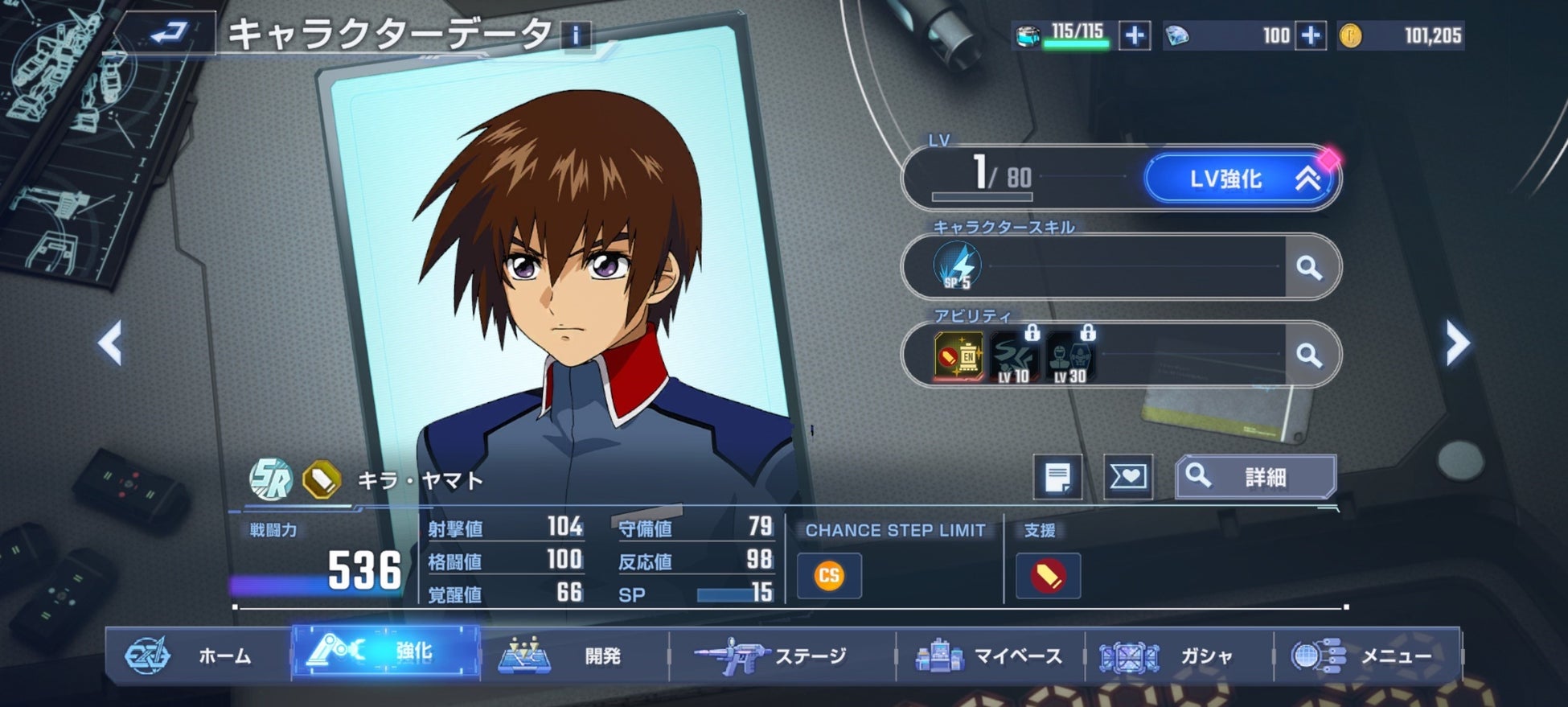Show the previous character with left arrow
The width and height of the screenshot is (1568, 707).
point(110,343)
